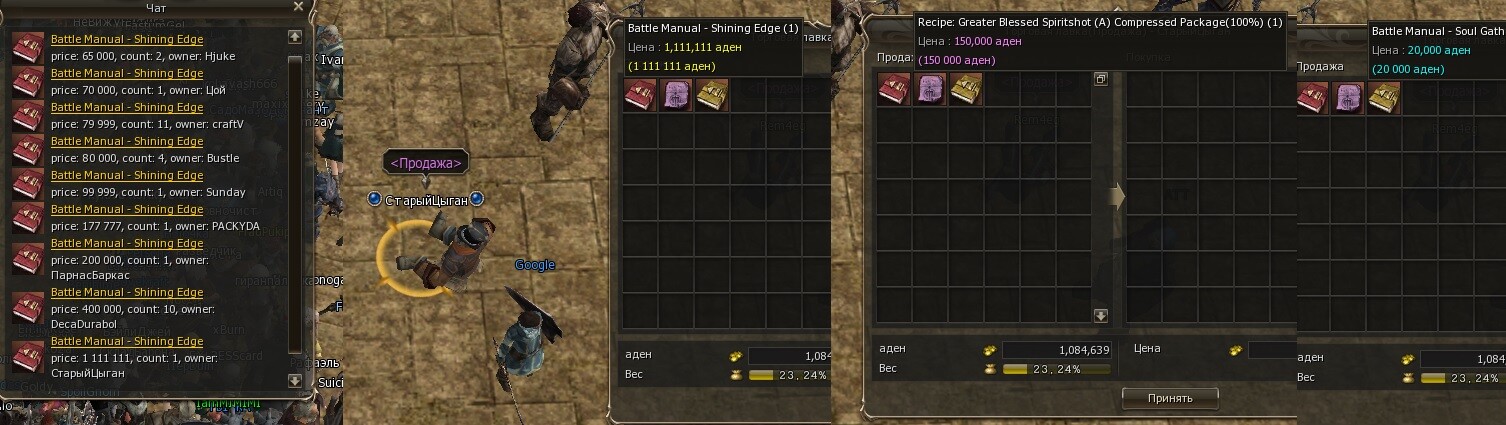Pick the pink recipe under the 150,000 tooltip
Image resolution: width=1506 pixels, height=425 pixels.
point(930,90)
